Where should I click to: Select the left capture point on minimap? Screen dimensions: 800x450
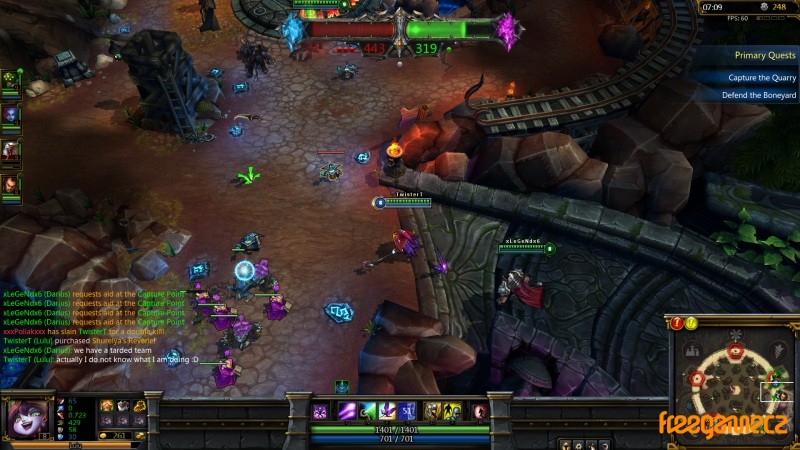tap(696, 379)
